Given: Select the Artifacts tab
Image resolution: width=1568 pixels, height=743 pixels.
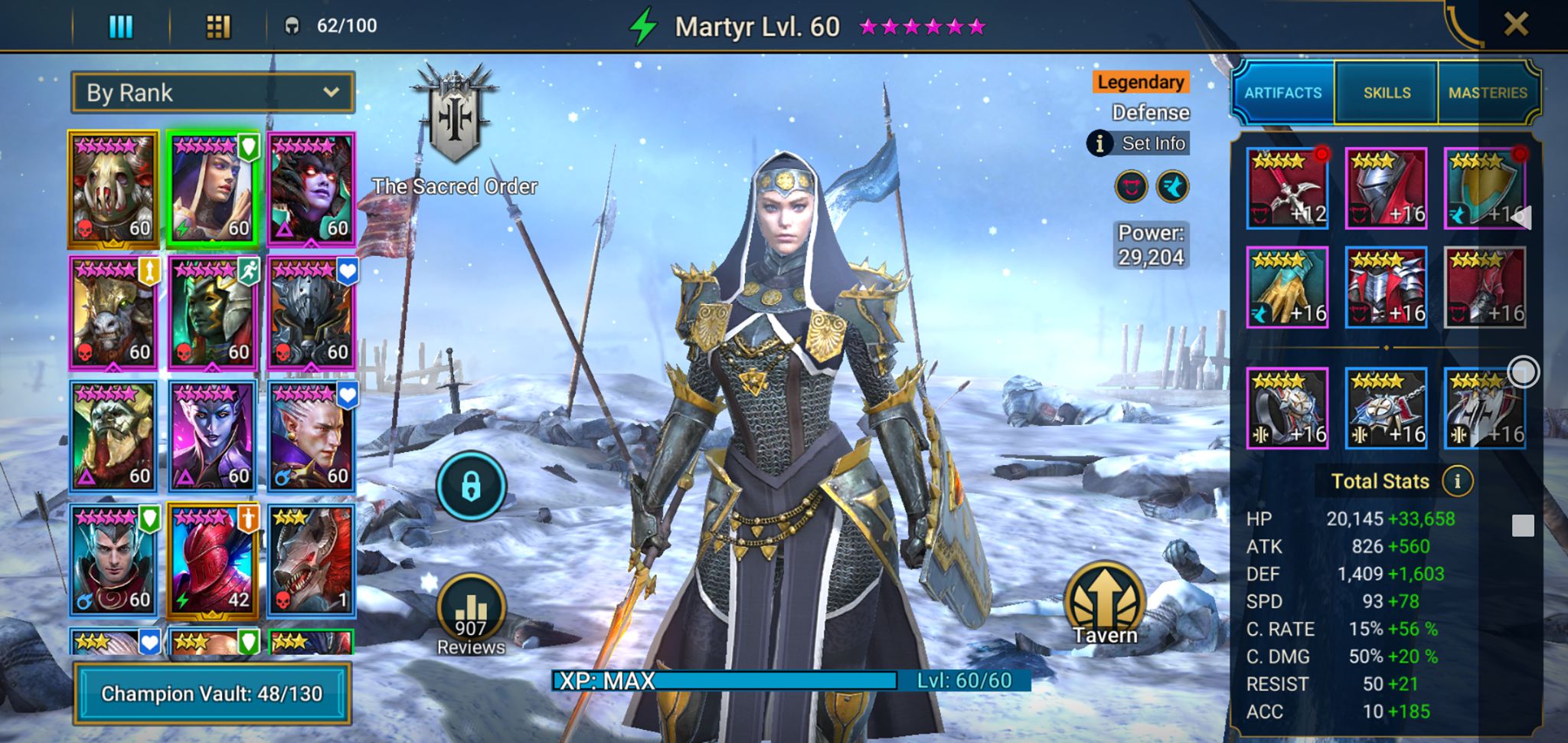Looking at the screenshot, I should click(1283, 93).
